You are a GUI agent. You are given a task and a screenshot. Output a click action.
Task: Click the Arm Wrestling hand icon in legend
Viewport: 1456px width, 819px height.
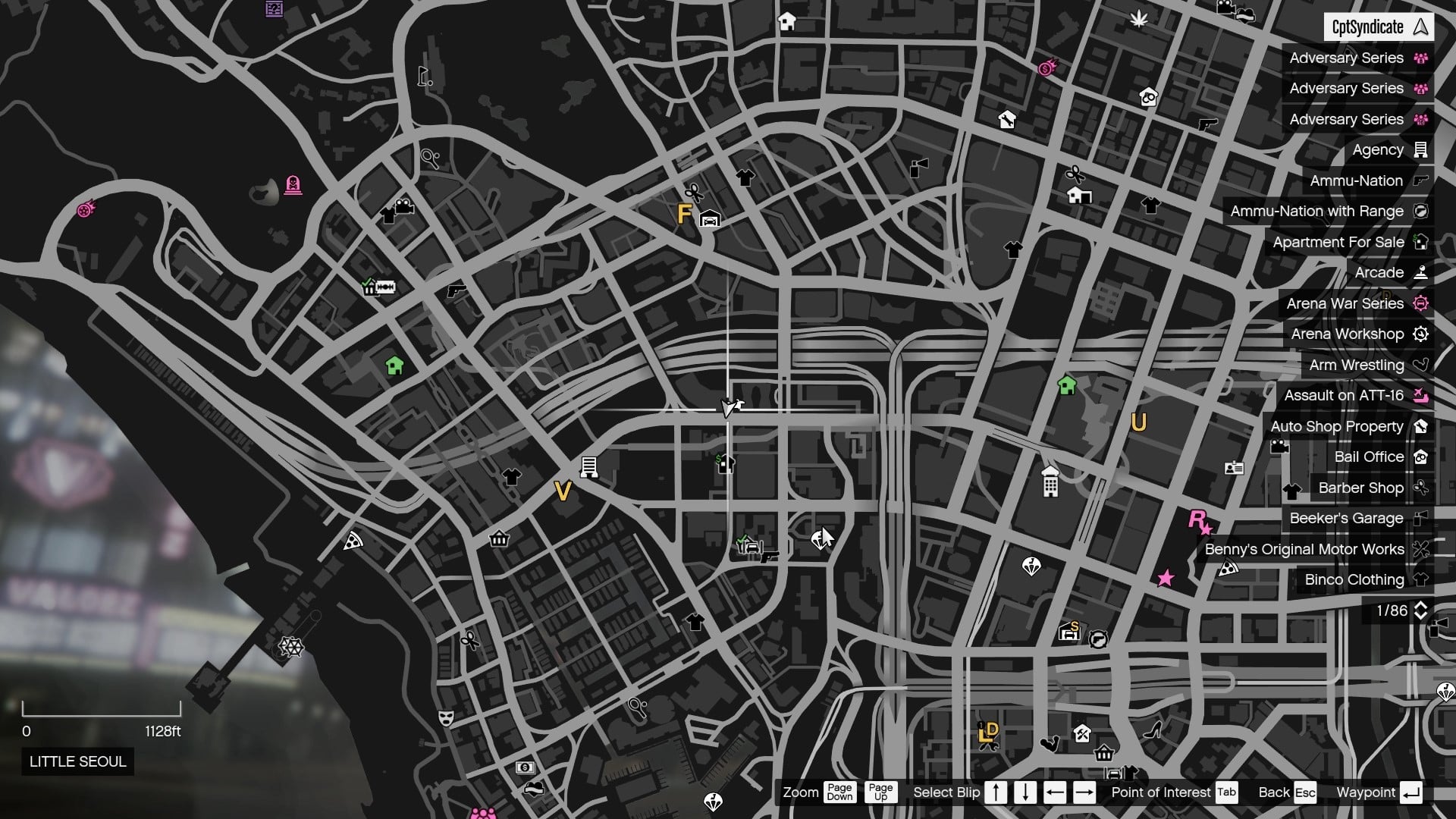tap(1420, 365)
